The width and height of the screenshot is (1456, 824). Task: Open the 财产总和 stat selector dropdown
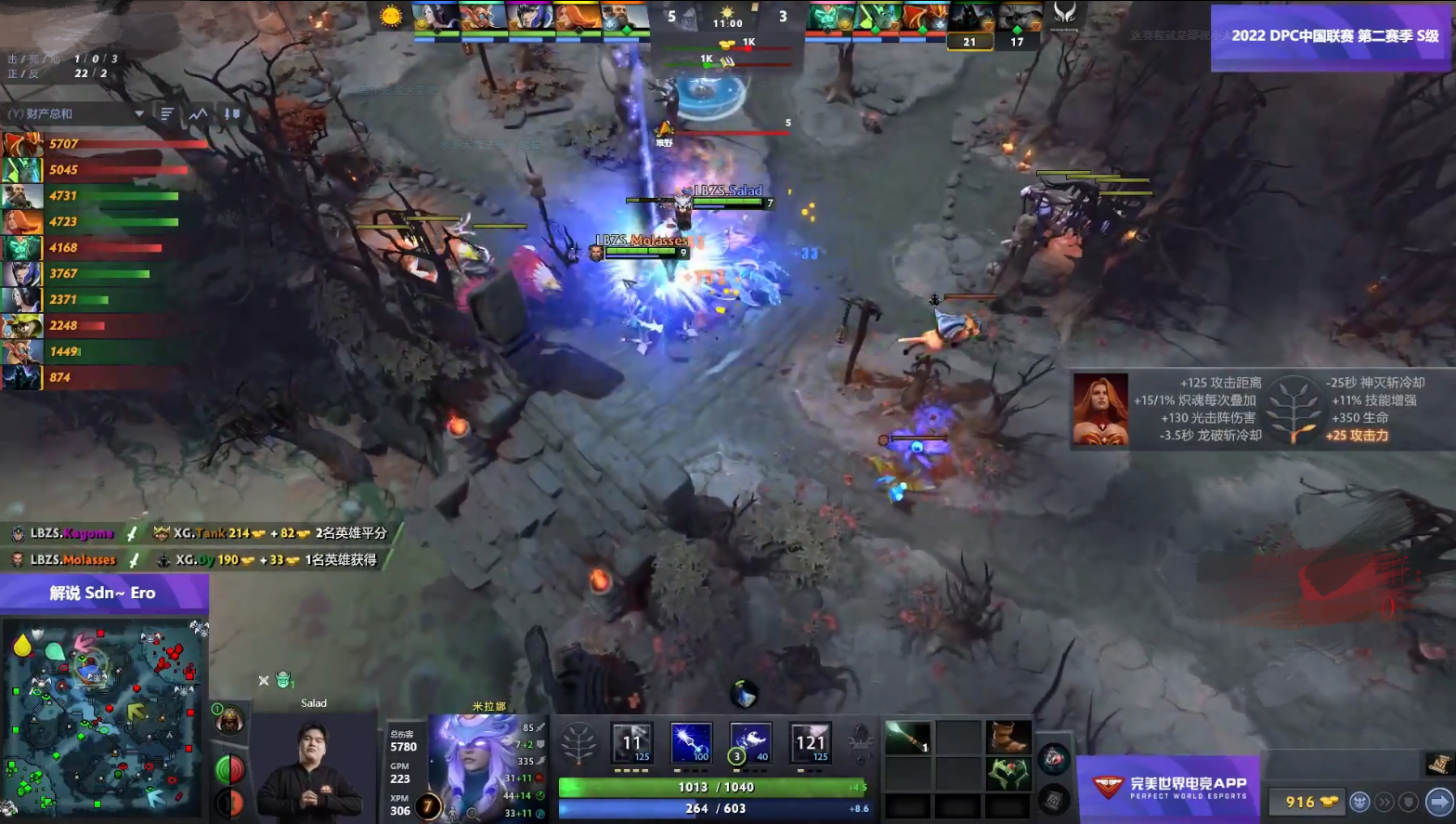point(74,113)
